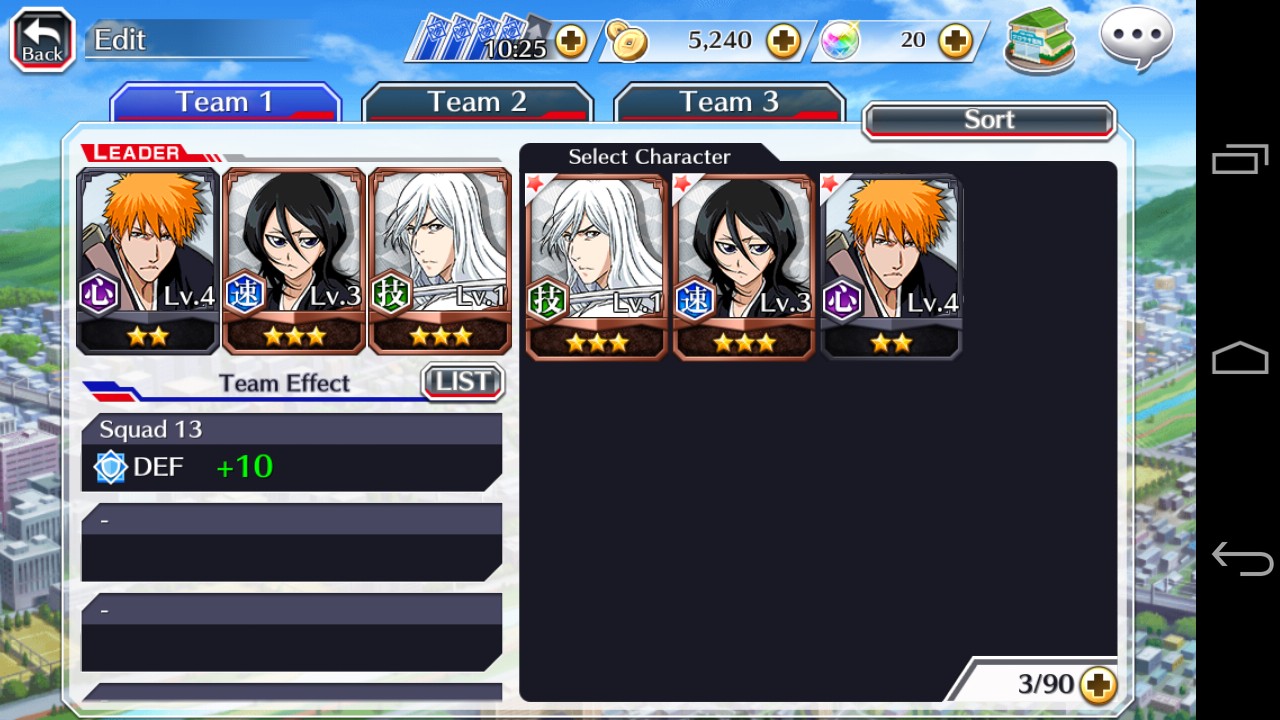Select the Team 1 tab
The width and height of the screenshot is (1280, 720).
pos(225,102)
